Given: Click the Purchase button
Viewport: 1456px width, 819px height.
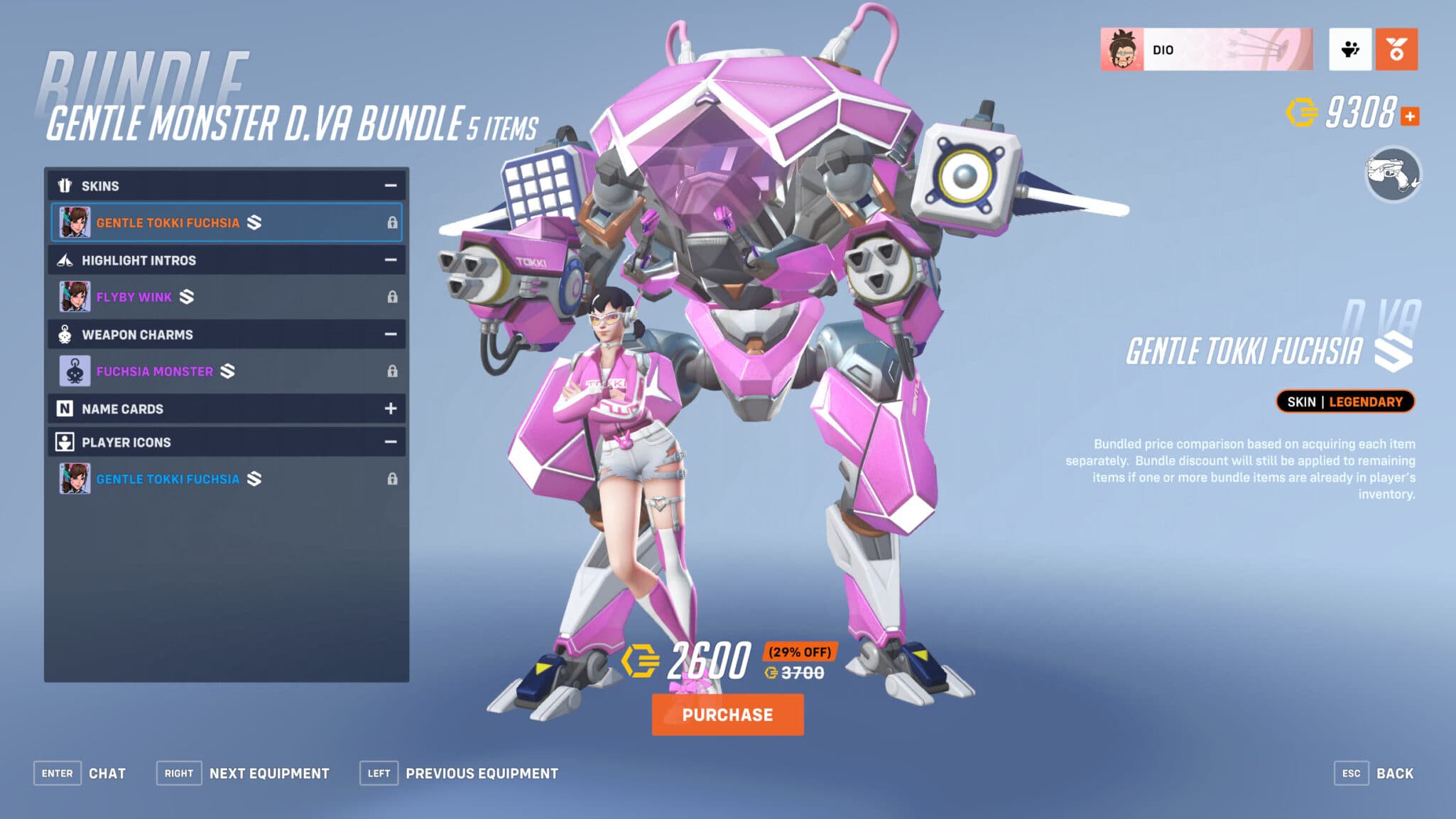Looking at the screenshot, I should (727, 715).
